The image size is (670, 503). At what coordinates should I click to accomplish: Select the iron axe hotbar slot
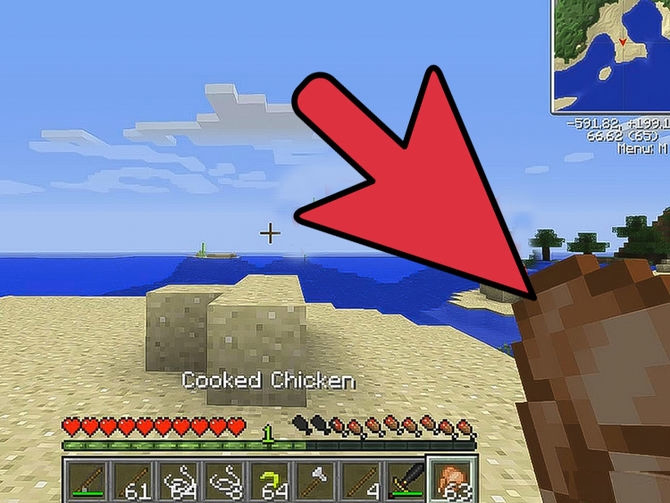pyautogui.click(x=314, y=481)
